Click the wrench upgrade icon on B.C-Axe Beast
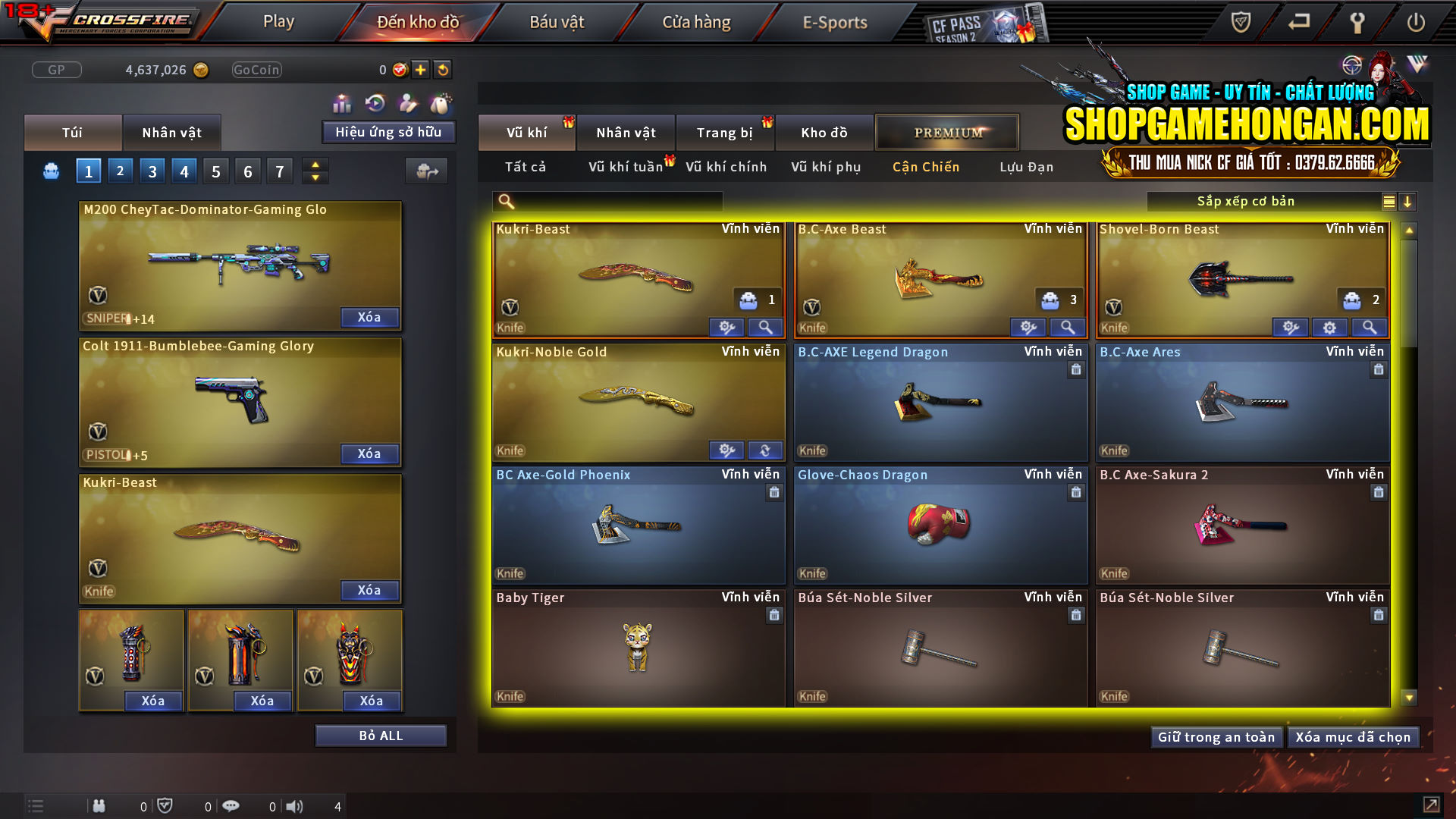Image resolution: width=1456 pixels, height=819 pixels. (x=1028, y=327)
